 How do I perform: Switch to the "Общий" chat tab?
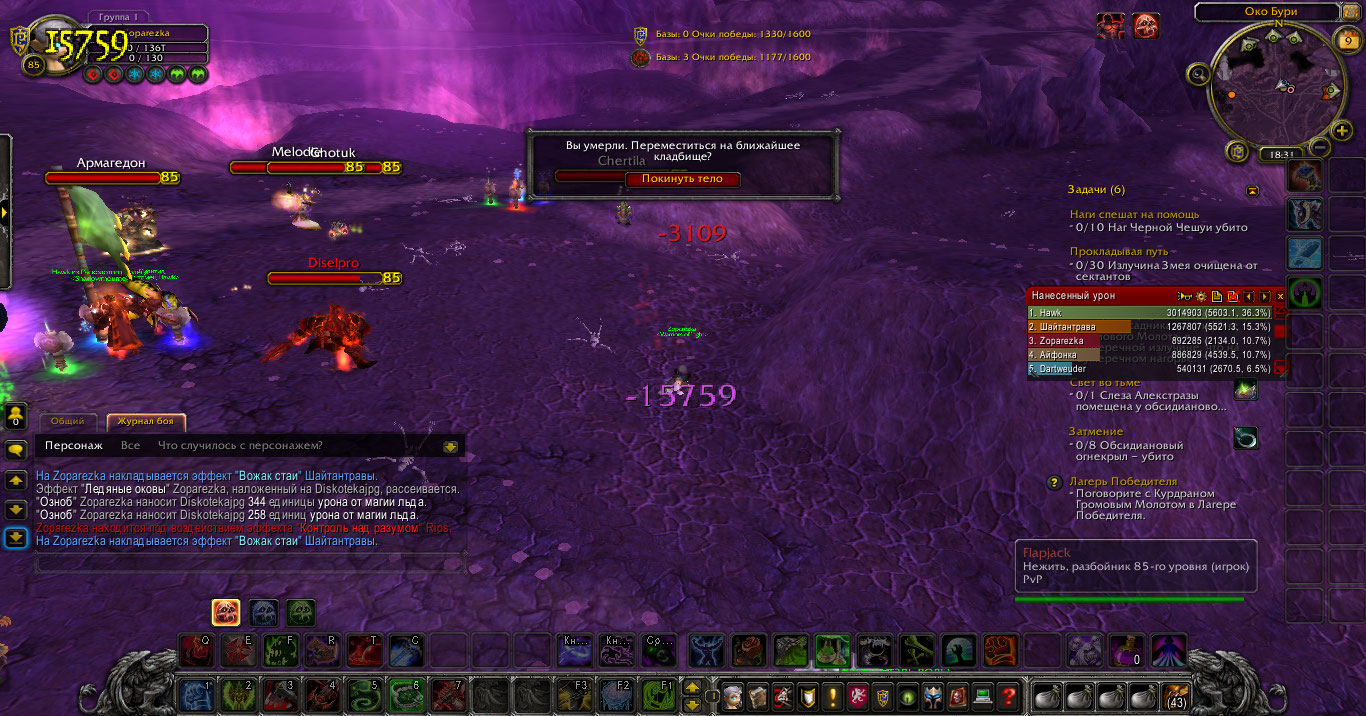[69, 422]
